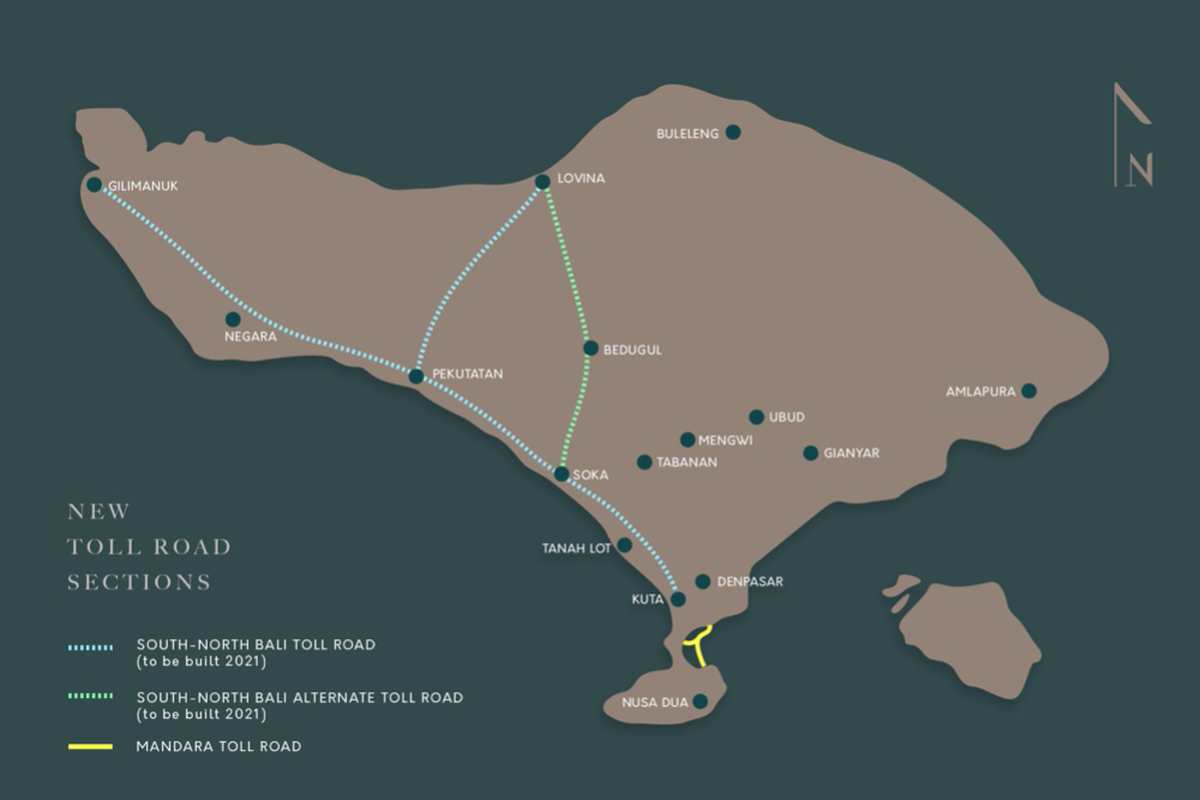Click the Soka map marker
The width and height of the screenshot is (1200, 800).
coord(562,474)
